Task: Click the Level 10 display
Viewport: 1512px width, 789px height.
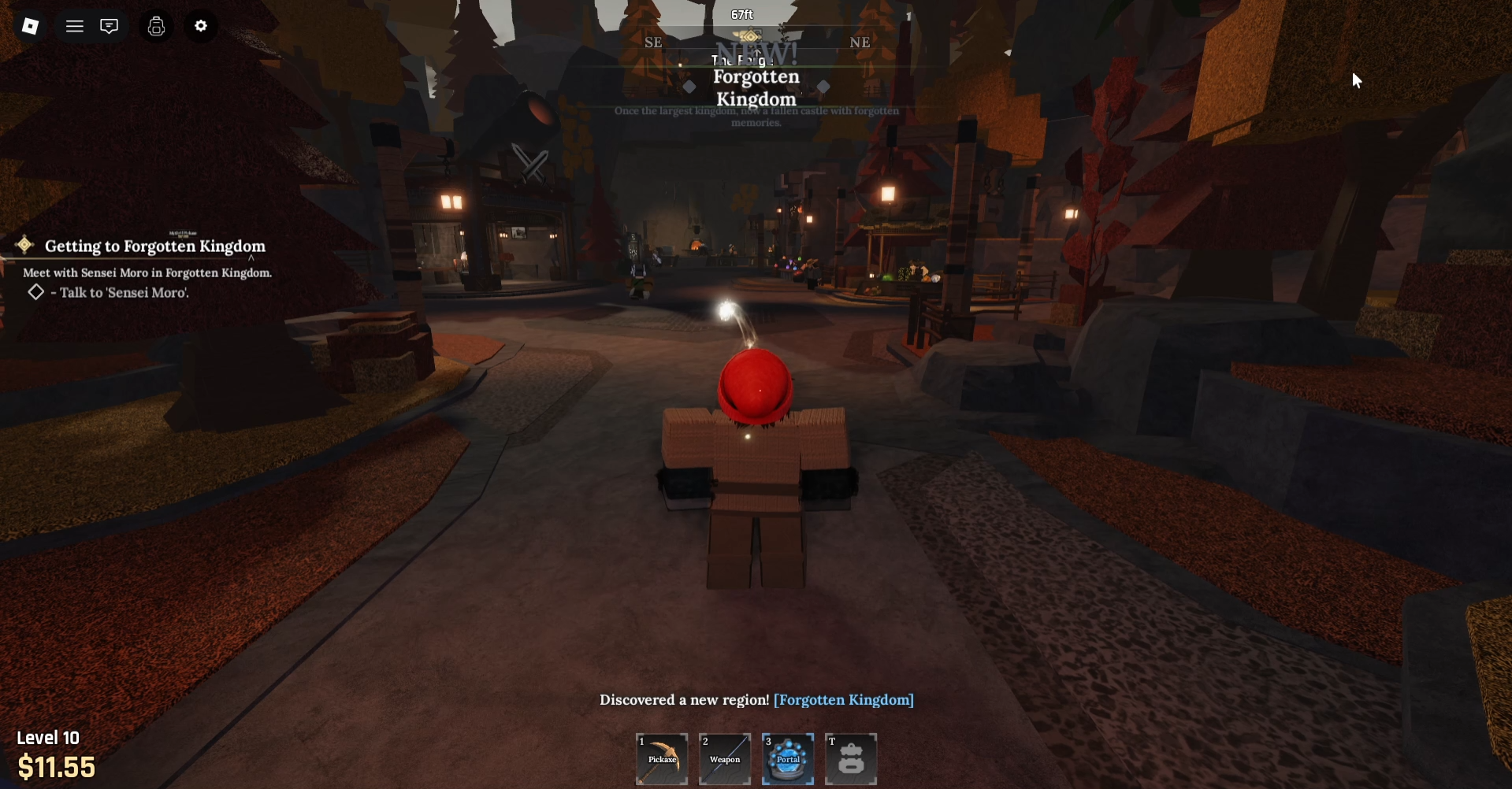Action: 48,737
